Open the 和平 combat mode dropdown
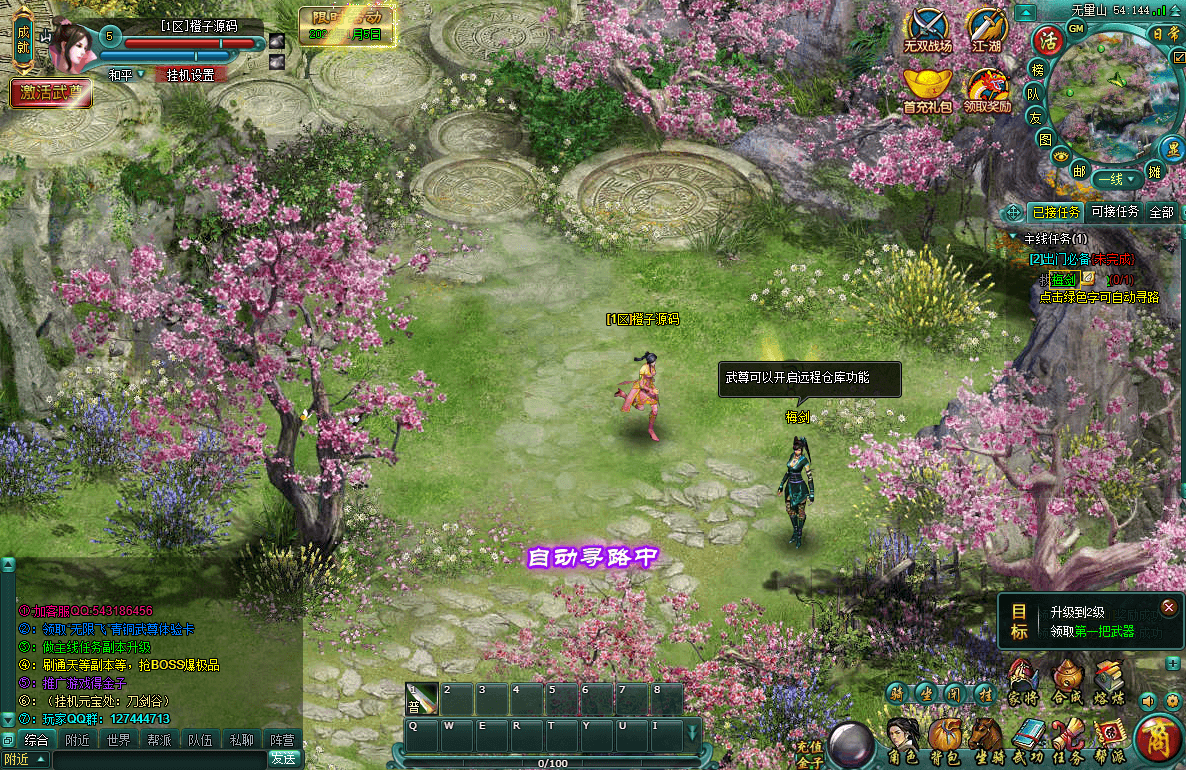This screenshot has width=1186, height=770. pos(127,75)
